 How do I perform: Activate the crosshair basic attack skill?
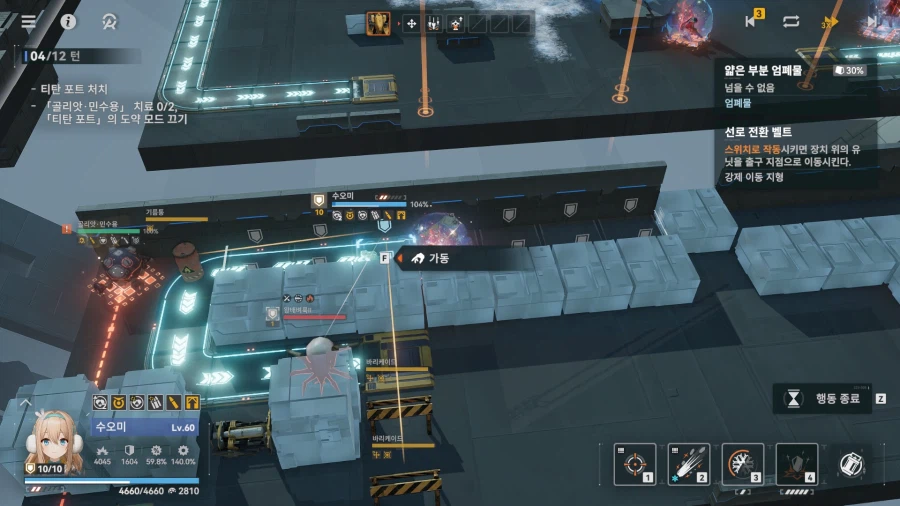pyautogui.click(x=634, y=463)
